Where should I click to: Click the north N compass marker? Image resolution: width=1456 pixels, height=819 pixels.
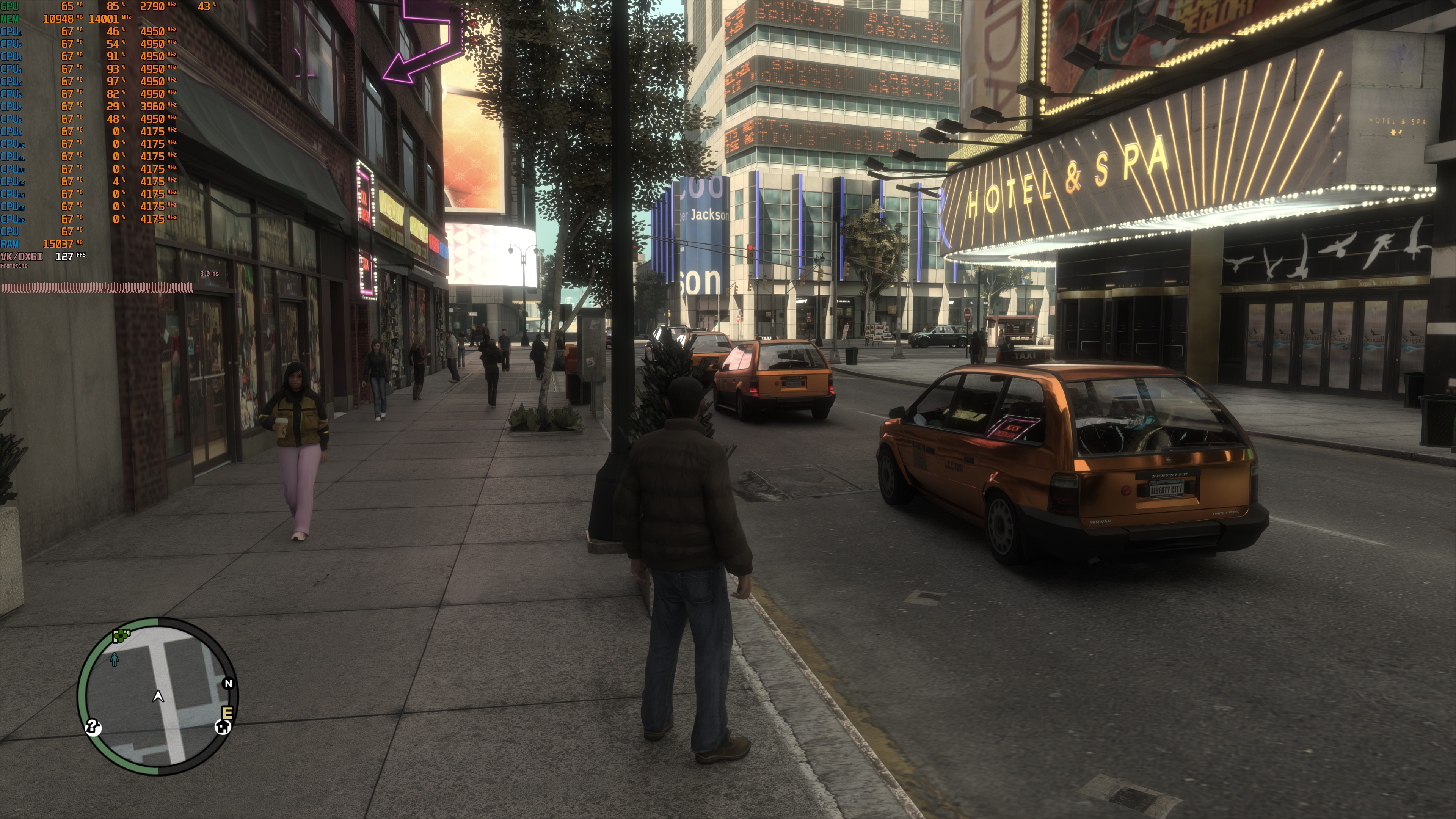coord(228,683)
